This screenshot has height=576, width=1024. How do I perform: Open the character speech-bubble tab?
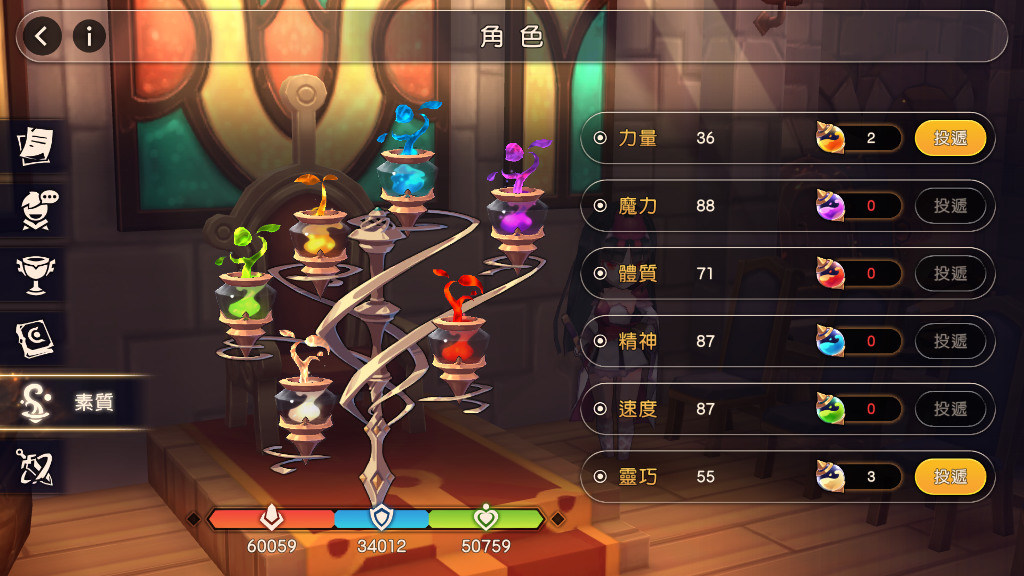[x=36, y=209]
